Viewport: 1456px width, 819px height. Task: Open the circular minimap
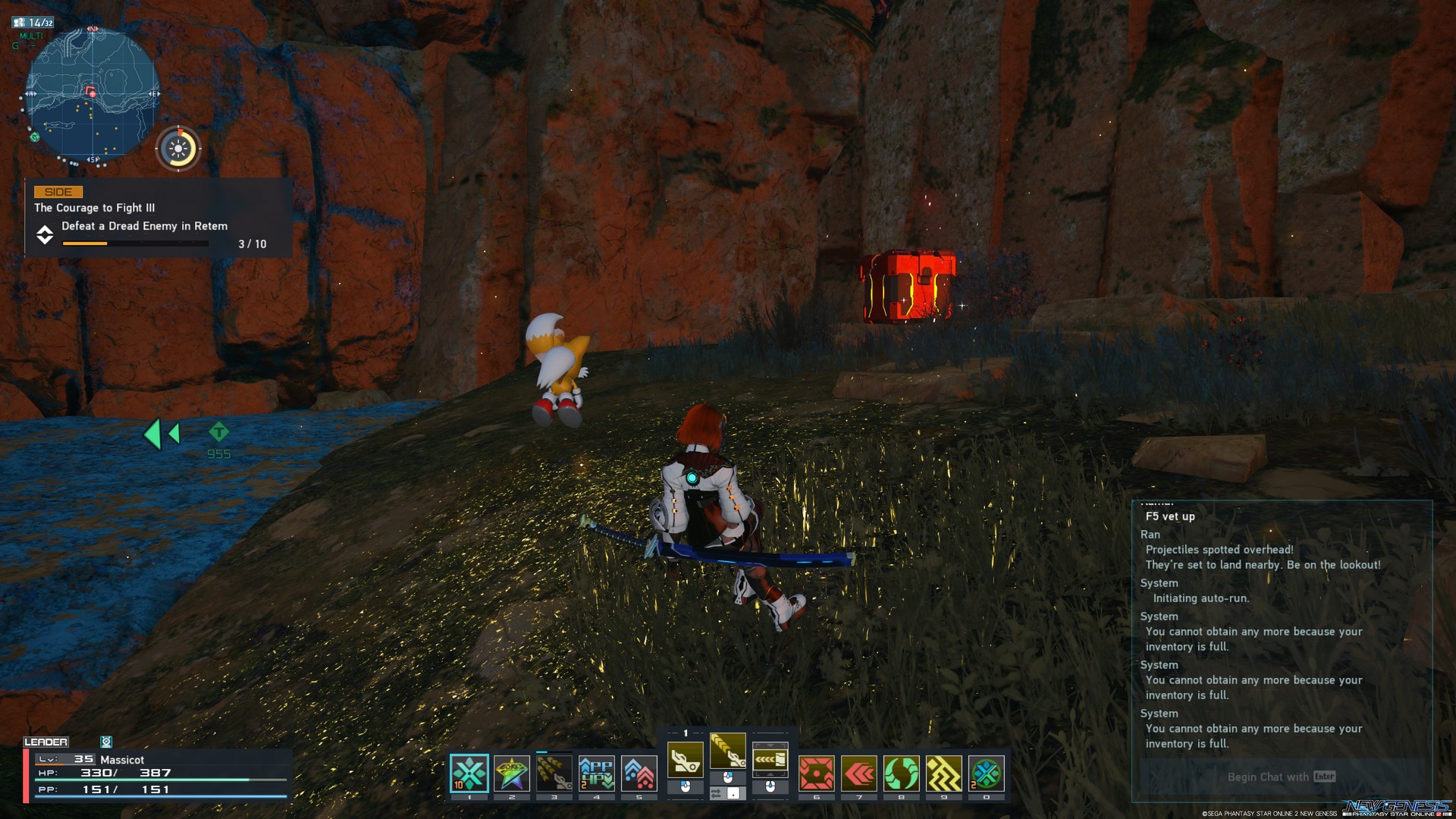click(x=93, y=96)
